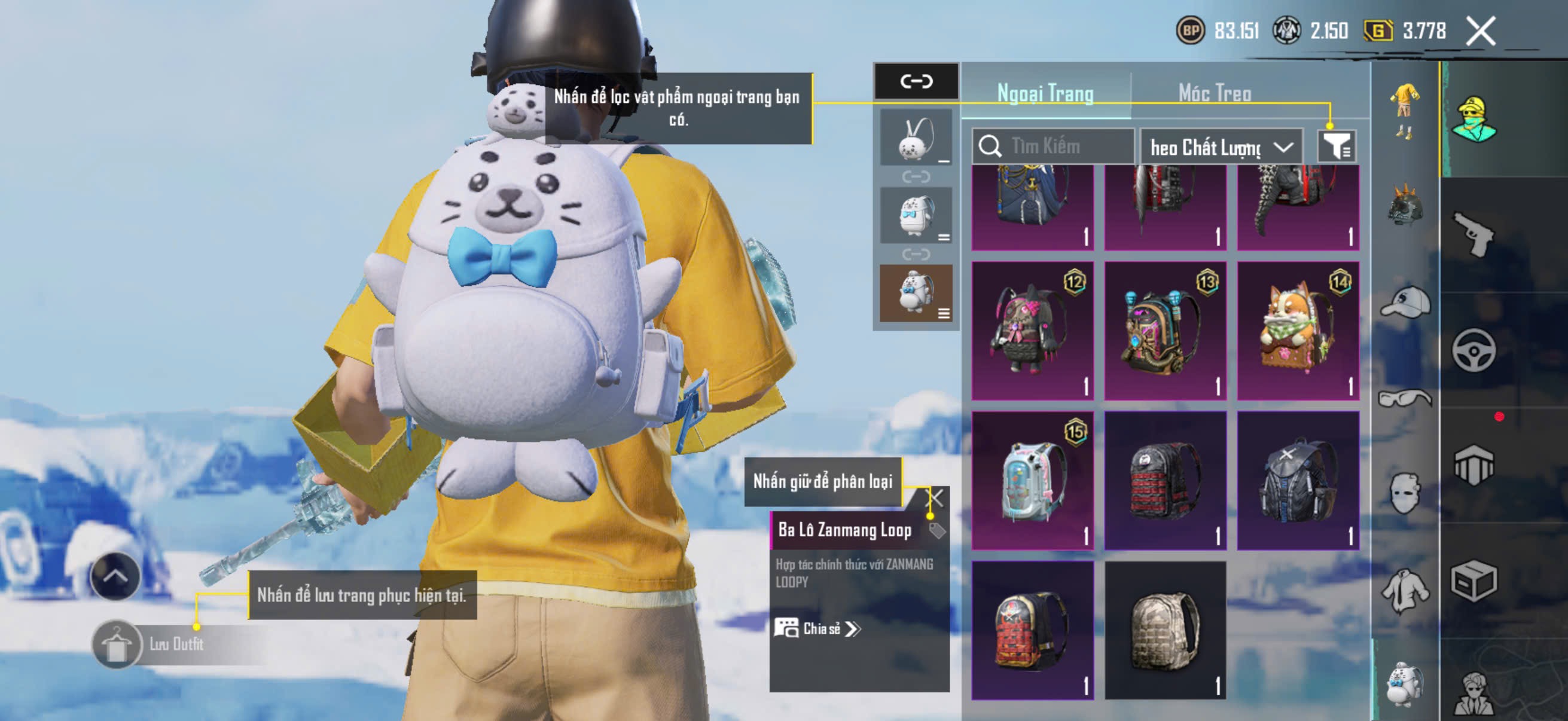Image resolution: width=1568 pixels, height=721 pixels.
Task: Click the link icon button above backpack levels
Action: [916, 81]
